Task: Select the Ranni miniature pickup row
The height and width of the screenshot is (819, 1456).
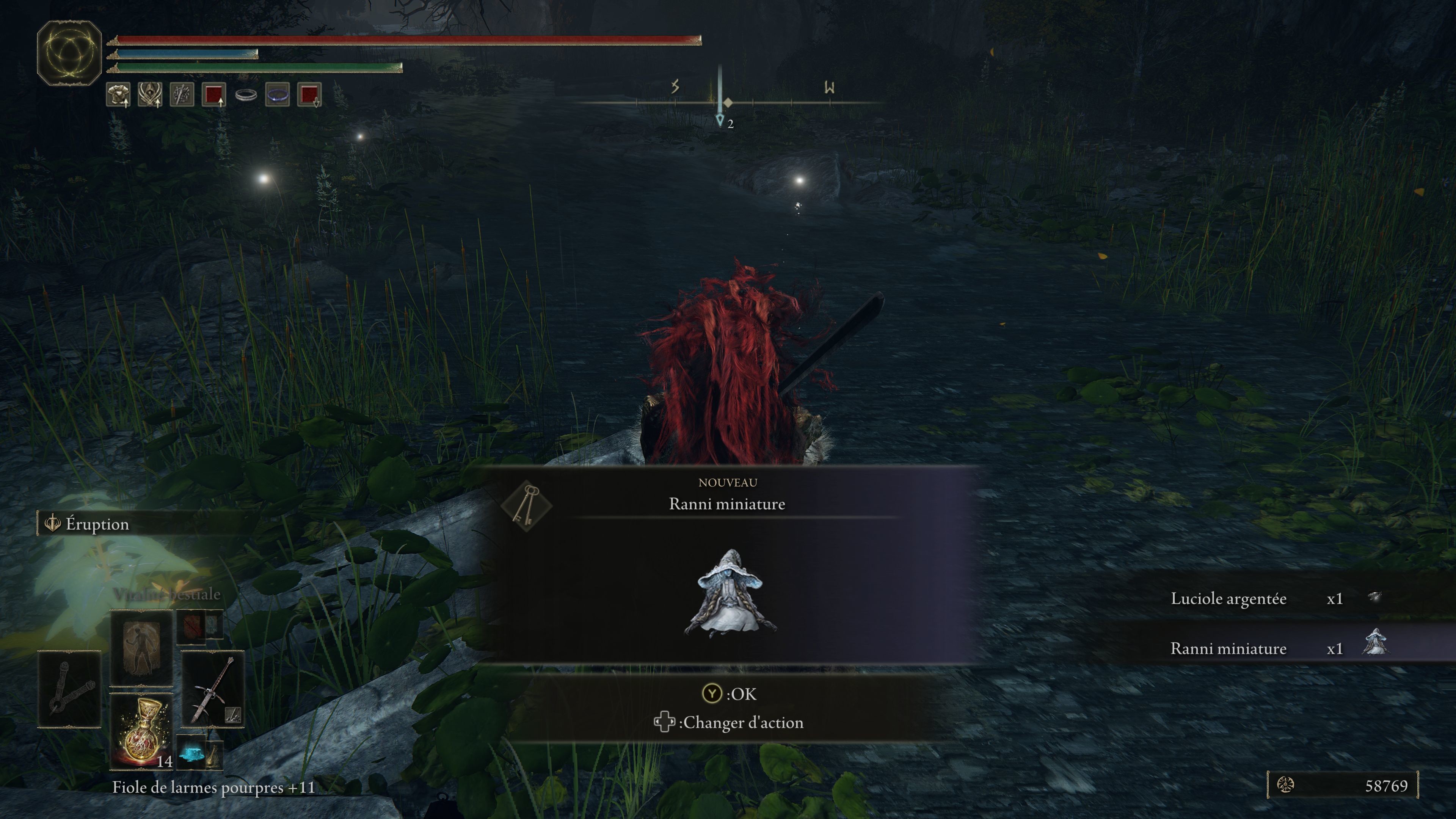Action: tap(1272, 648)
